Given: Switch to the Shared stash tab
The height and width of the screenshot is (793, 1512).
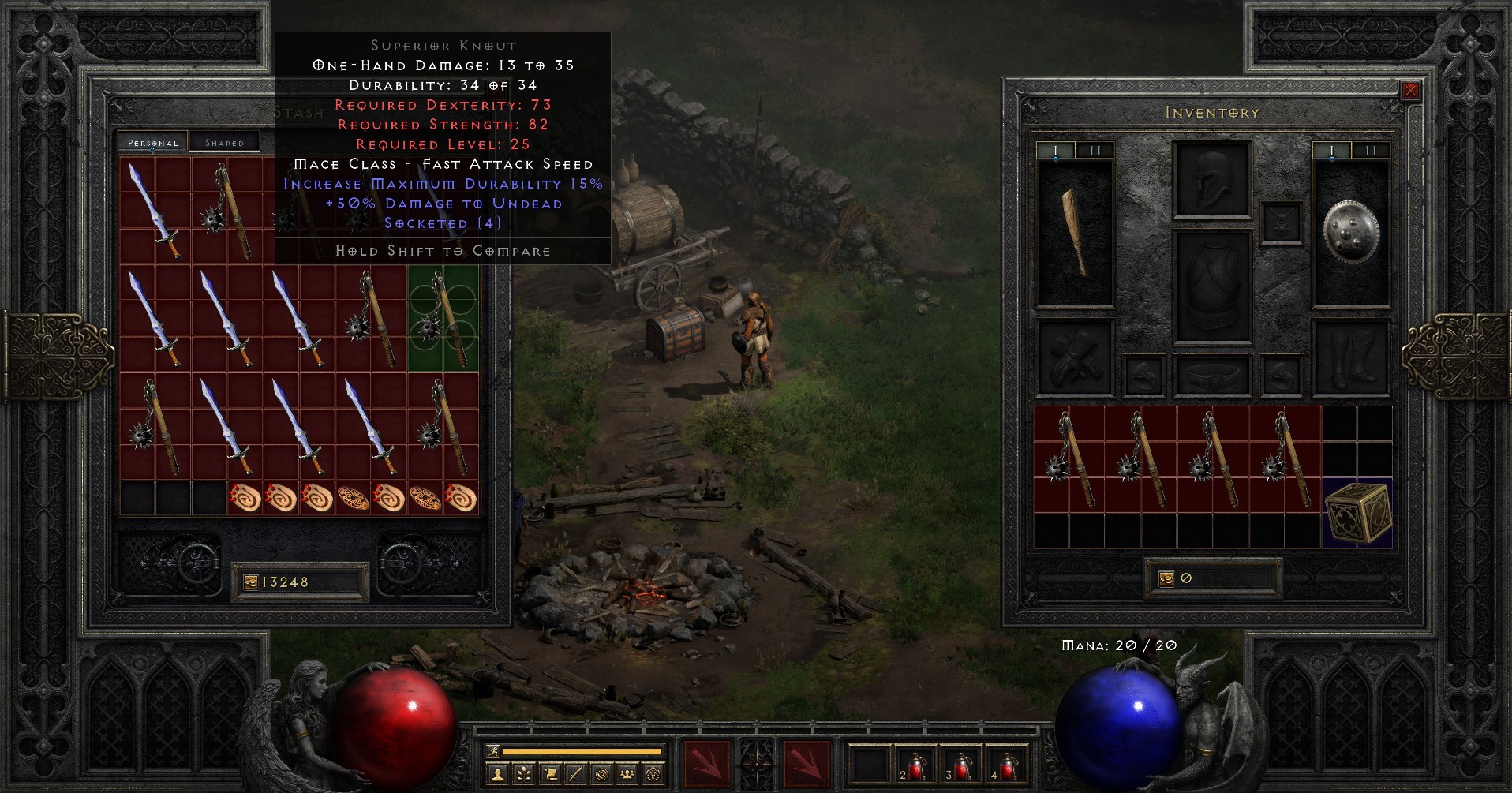Looking at the screenshot, I should 224,142.
